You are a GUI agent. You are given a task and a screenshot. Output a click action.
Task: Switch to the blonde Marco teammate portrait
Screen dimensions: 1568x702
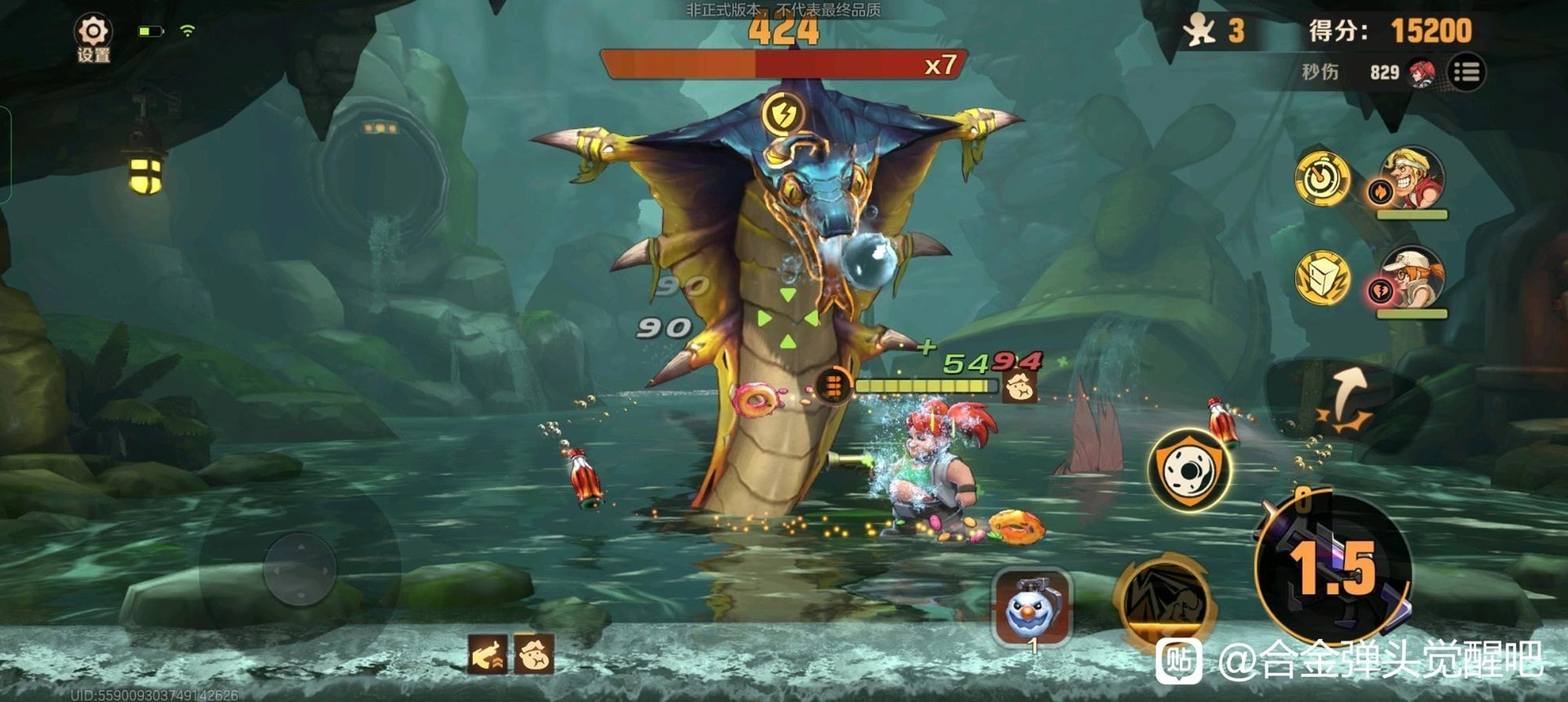(1413, 179)
